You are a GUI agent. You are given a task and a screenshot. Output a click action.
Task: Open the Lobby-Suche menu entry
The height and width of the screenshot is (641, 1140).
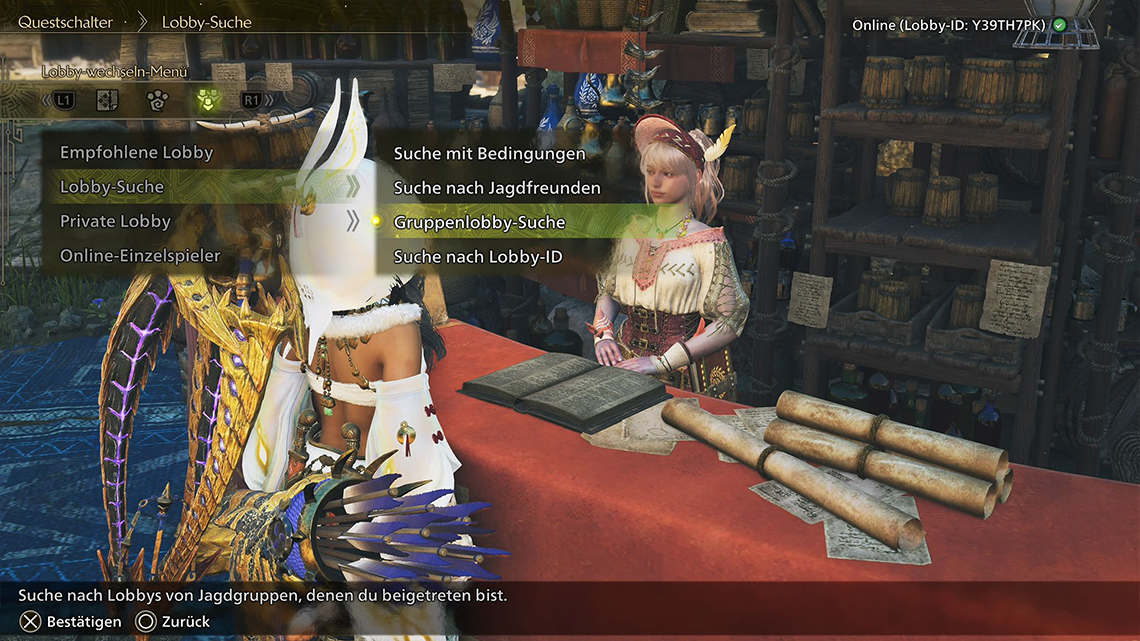point(112,187)
